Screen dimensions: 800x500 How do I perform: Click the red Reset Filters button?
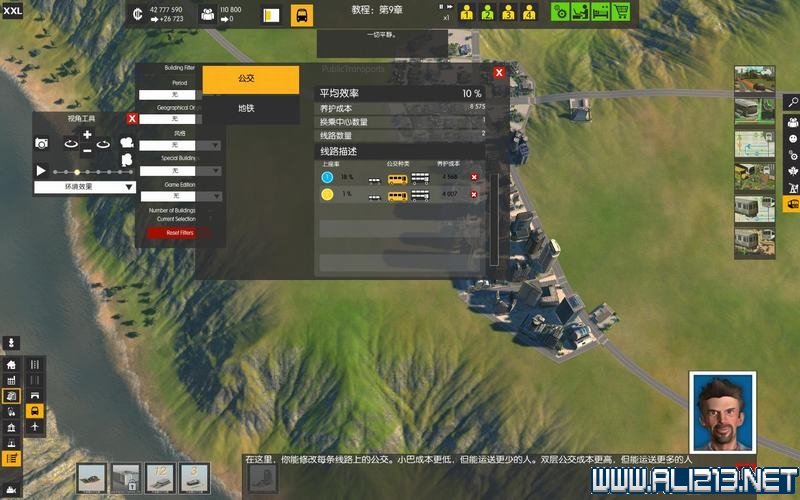click(x=180, y=233)
